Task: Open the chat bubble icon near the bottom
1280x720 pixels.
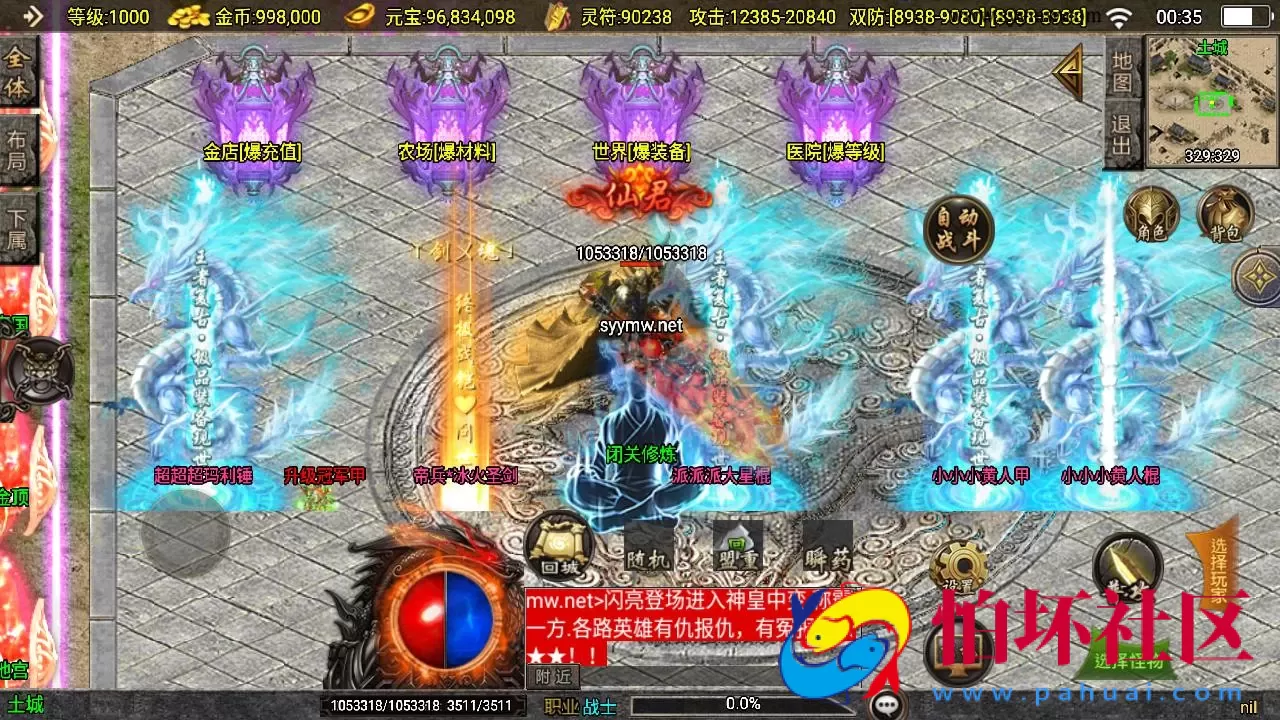Action: click(x=884, y=705)
